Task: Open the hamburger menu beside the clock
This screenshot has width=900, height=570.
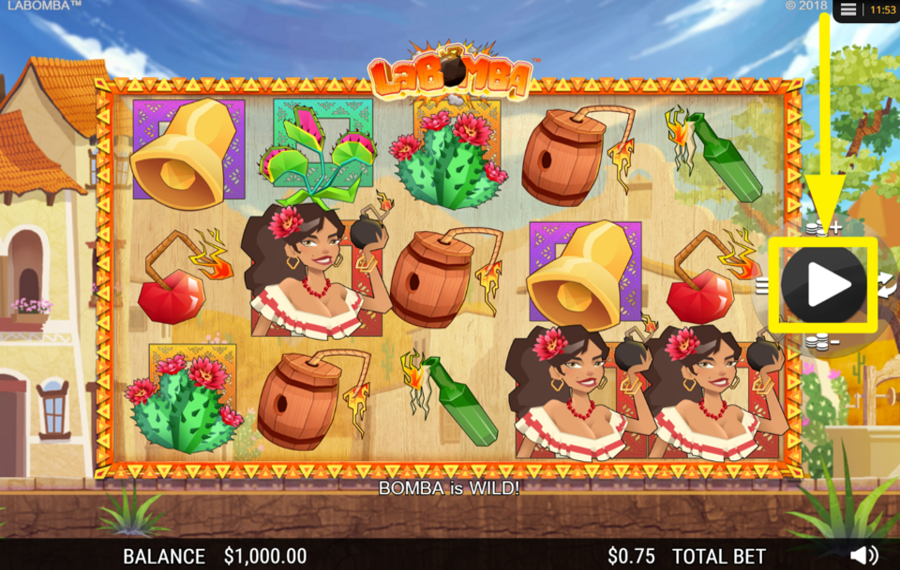Action: point(848,9)
